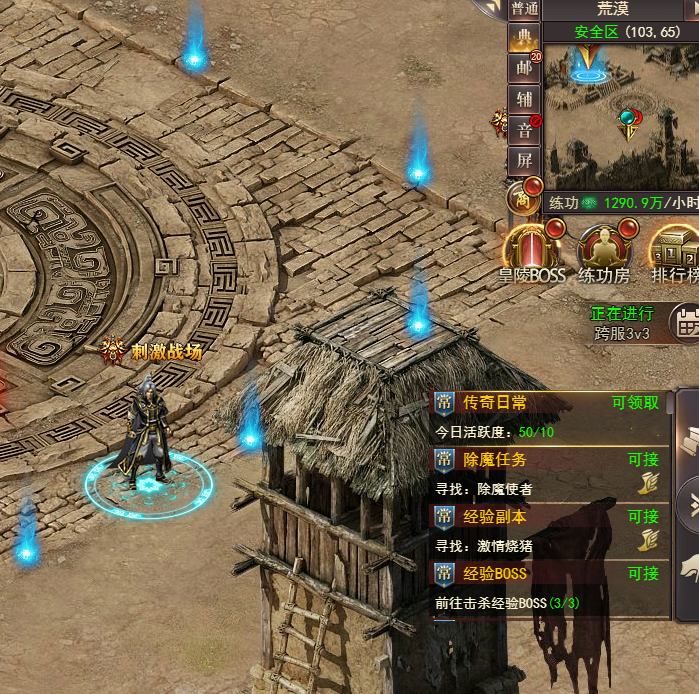The image size is (699, 694).
Task: Open the calendar icon beside 跨服3v3
Action: 685,323
